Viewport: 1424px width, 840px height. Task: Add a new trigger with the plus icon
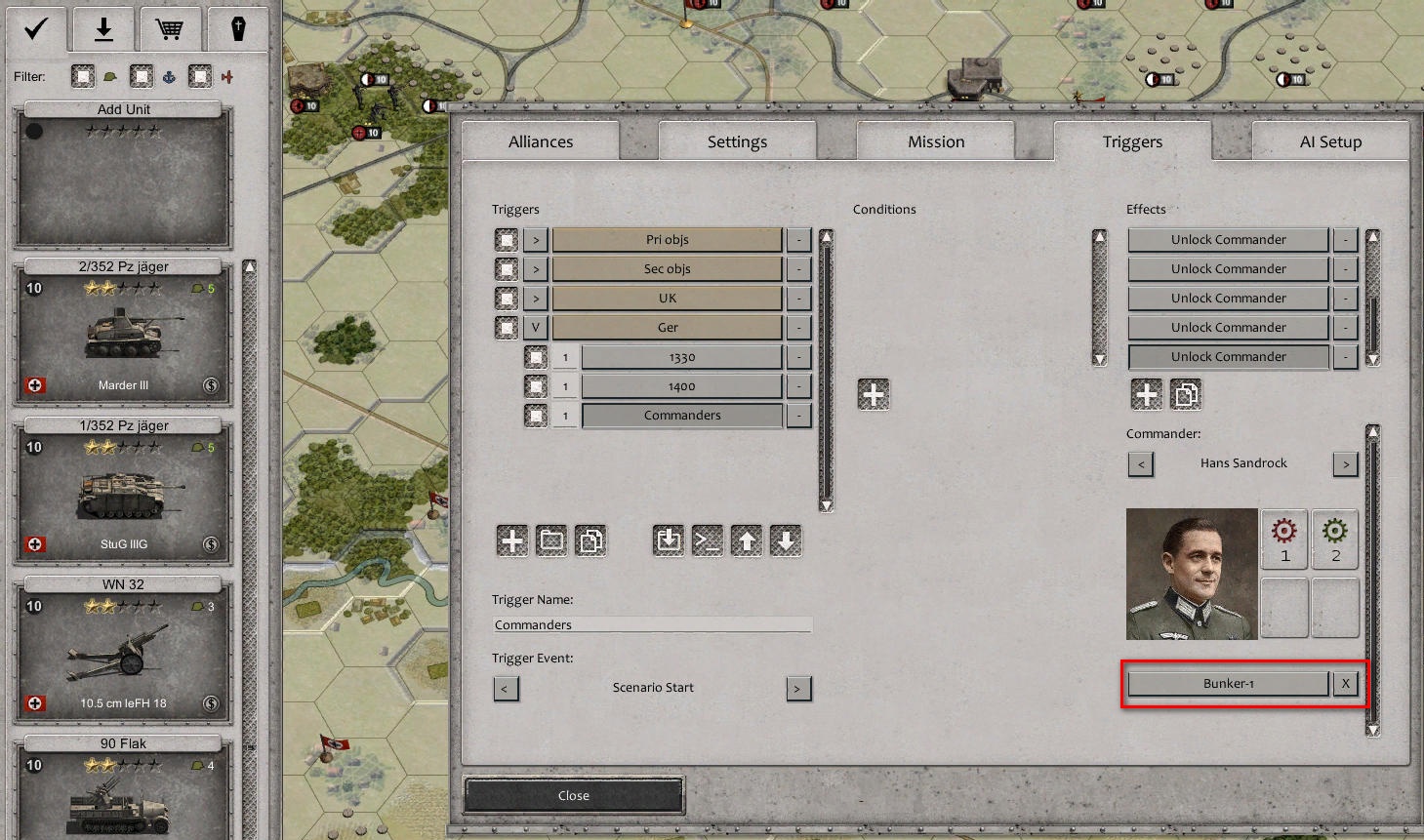click(x=512, y=540)
